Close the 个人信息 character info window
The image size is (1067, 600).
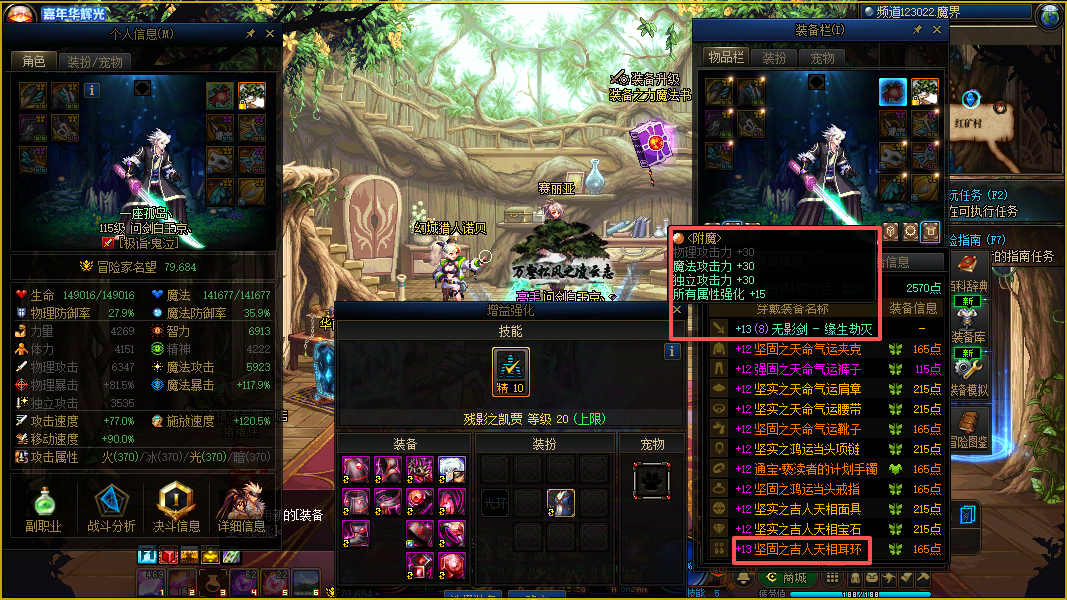(x=269, y=33)
